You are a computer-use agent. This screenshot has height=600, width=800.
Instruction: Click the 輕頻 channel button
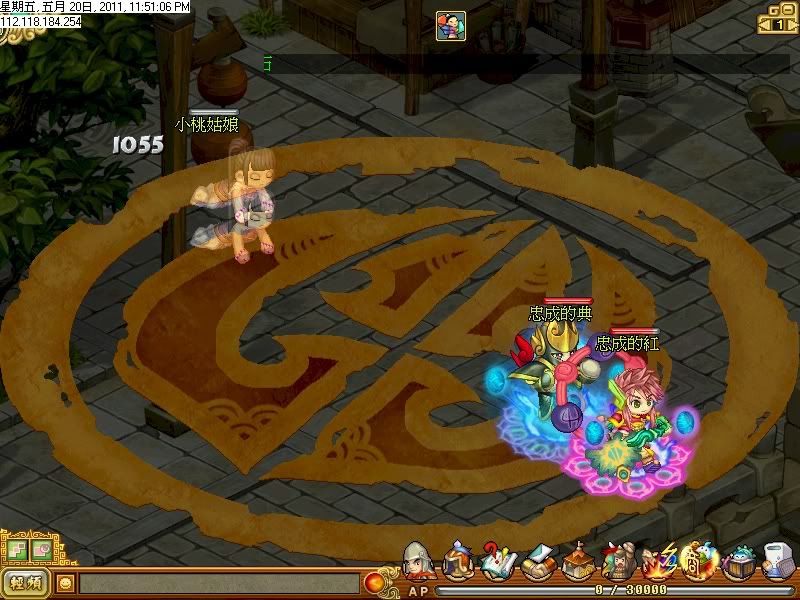click(x=25, y=583)
